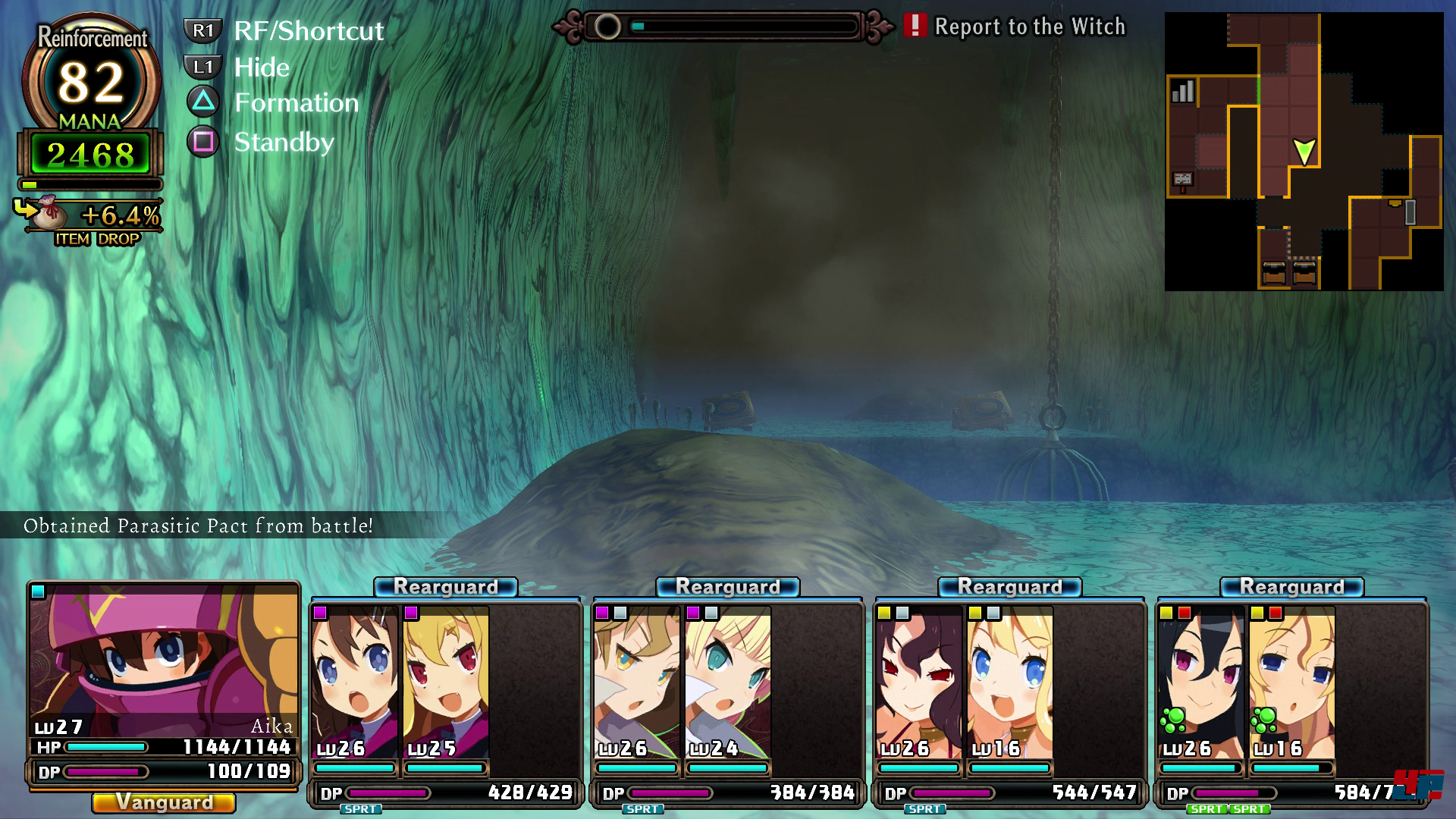Image resolution: width=1456 pixels, height=819 pixels.
Task: Open the dungeon minimap
Action: [1304, 152]
